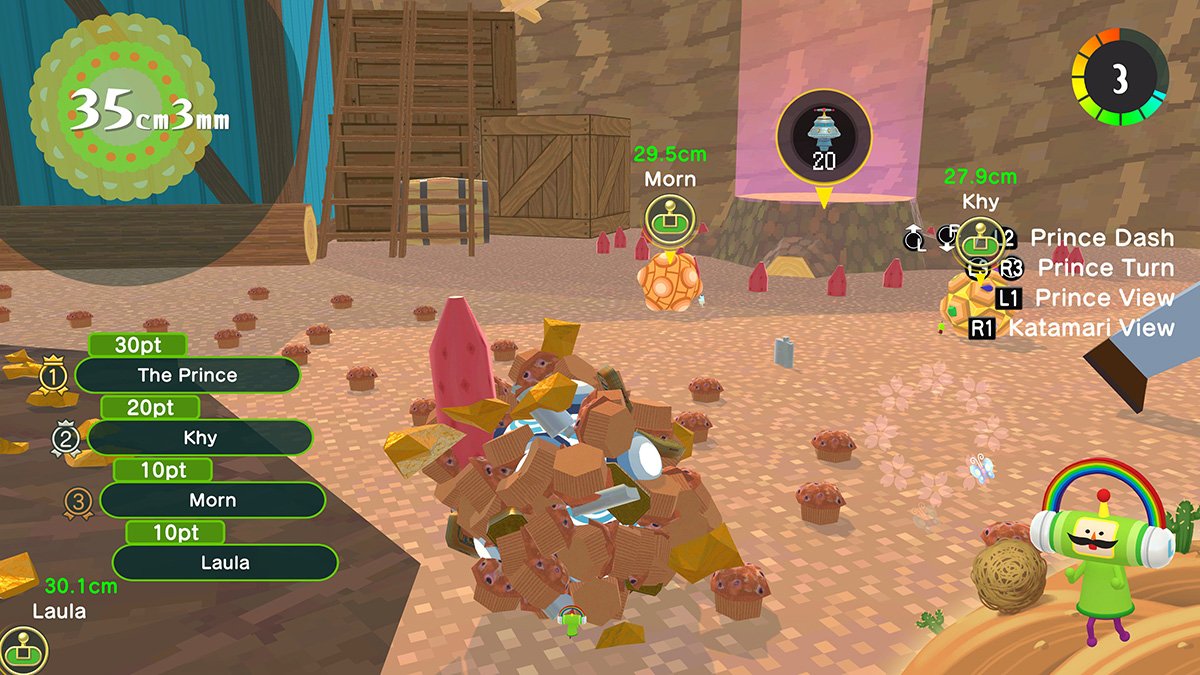This screenshot has width=1200, height=675.
Task: Choose Khy's row in the ranking list
Action: (200, 438)
